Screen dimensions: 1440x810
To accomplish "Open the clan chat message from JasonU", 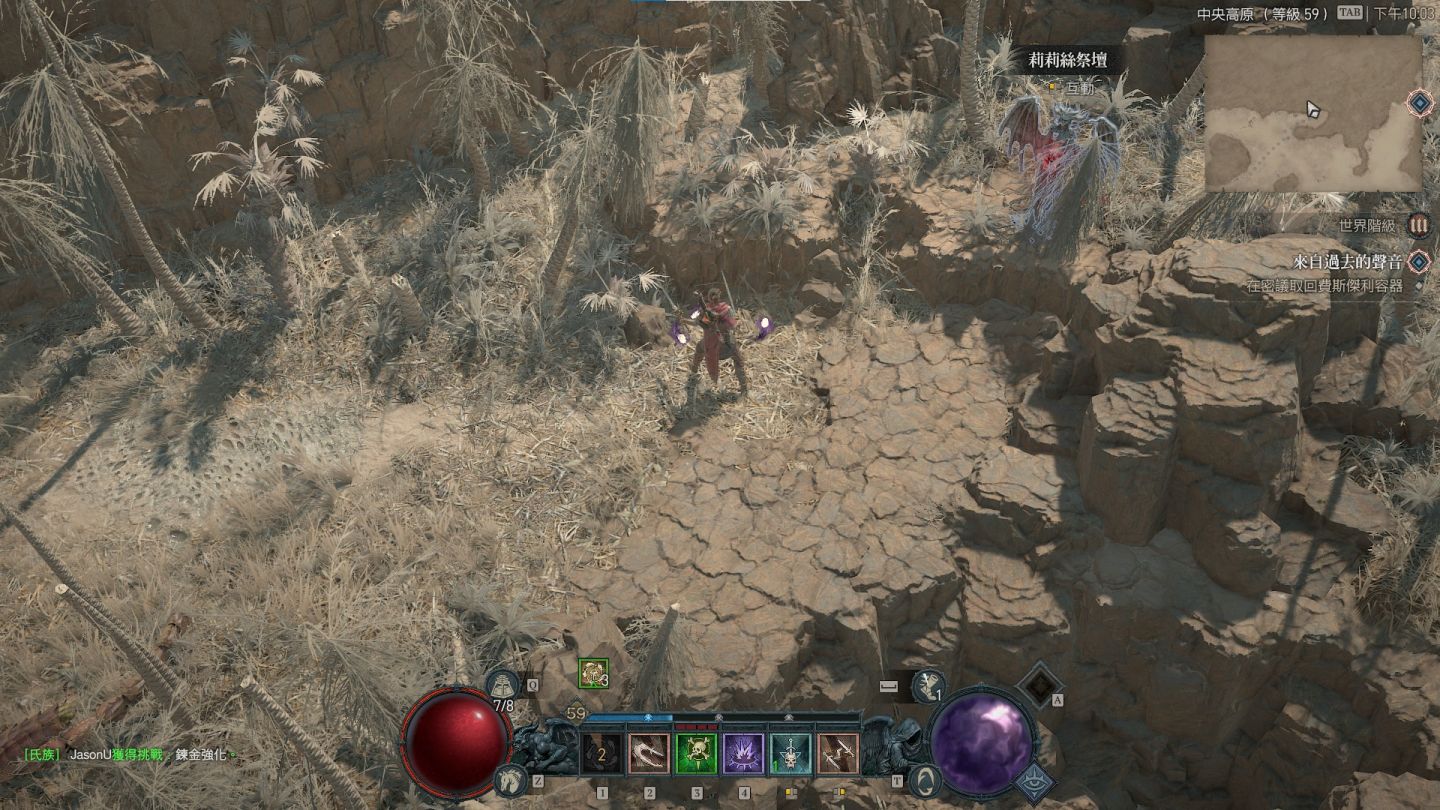I will tap(130, 755).
